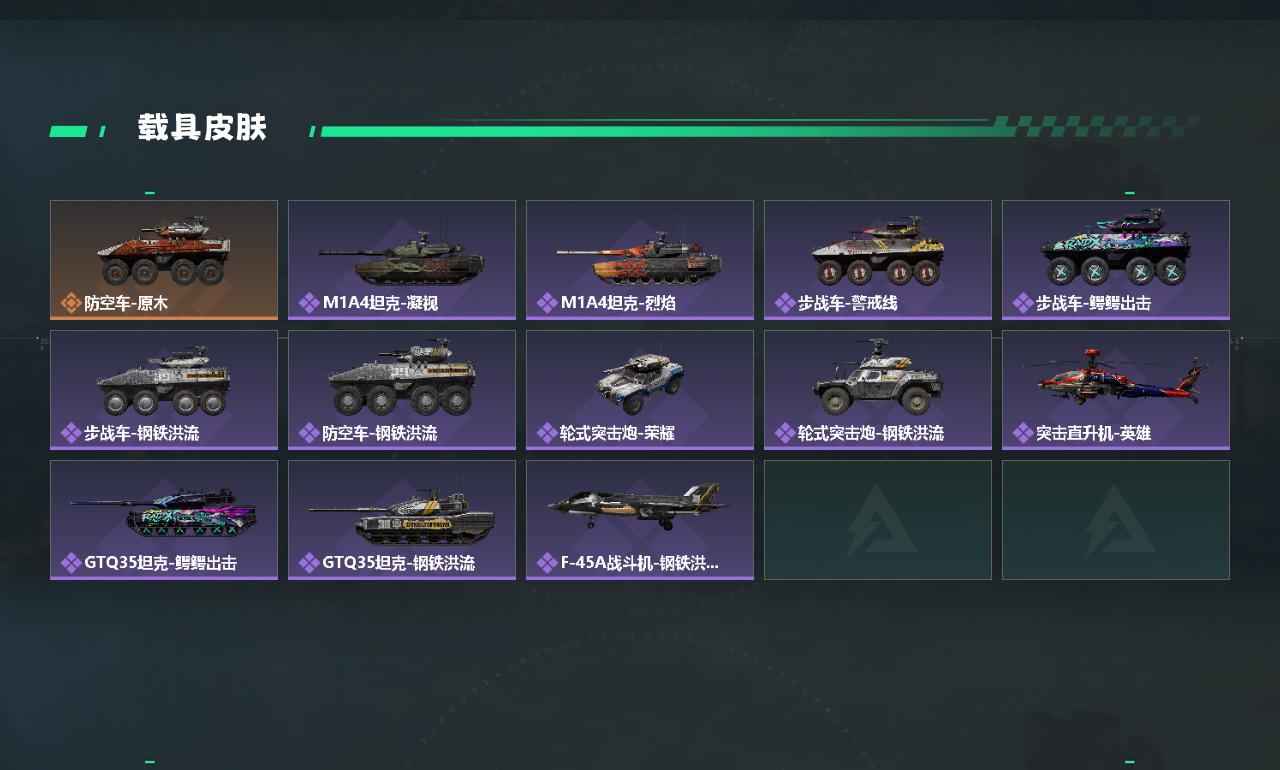1280x770 pixels.
Task: Select 步战车-警戒线 skin card
Action: pyautogui.click(x=878, y=260)
